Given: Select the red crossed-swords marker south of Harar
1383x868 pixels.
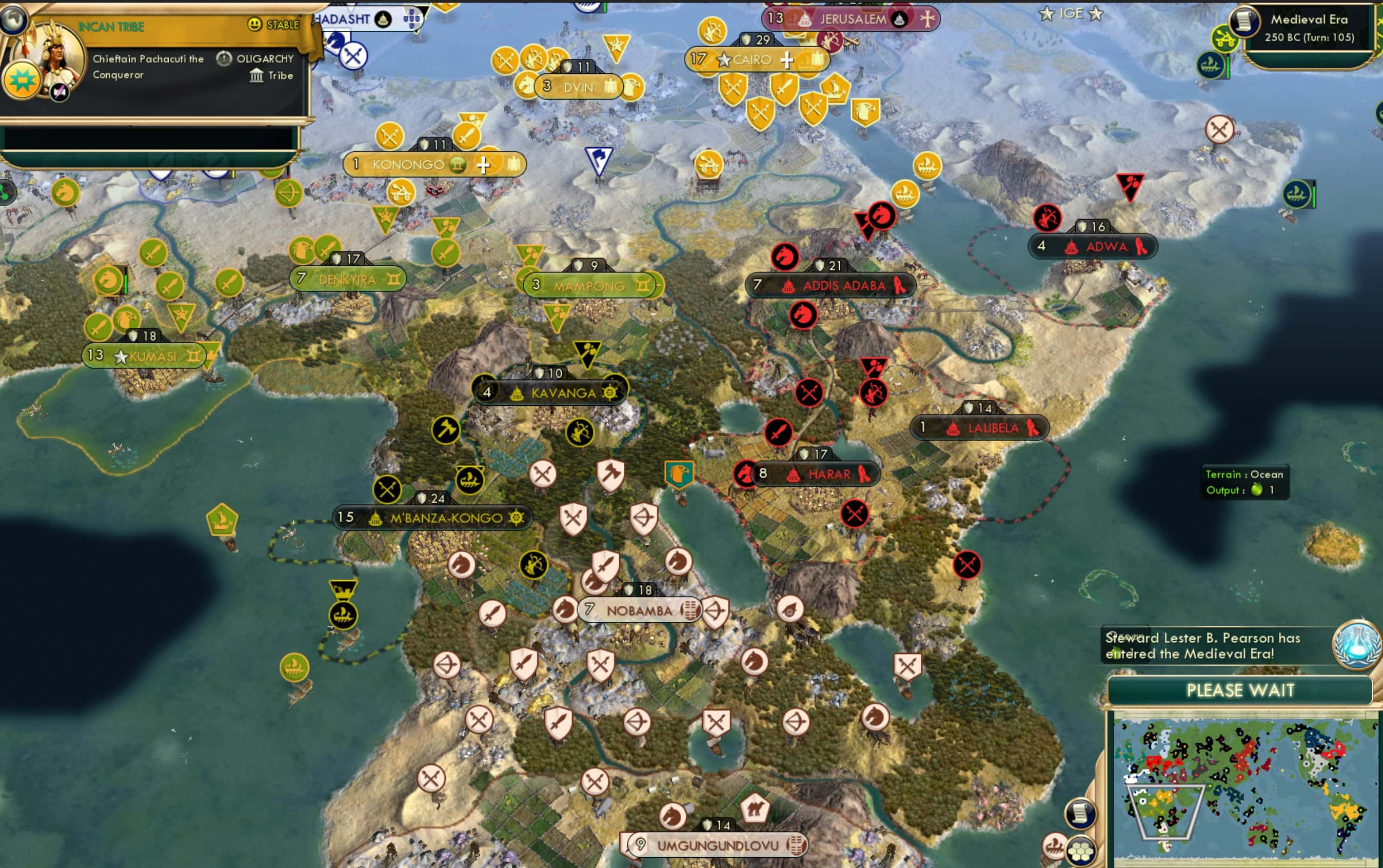Looking at the screenshot, I should coord(855,513).
